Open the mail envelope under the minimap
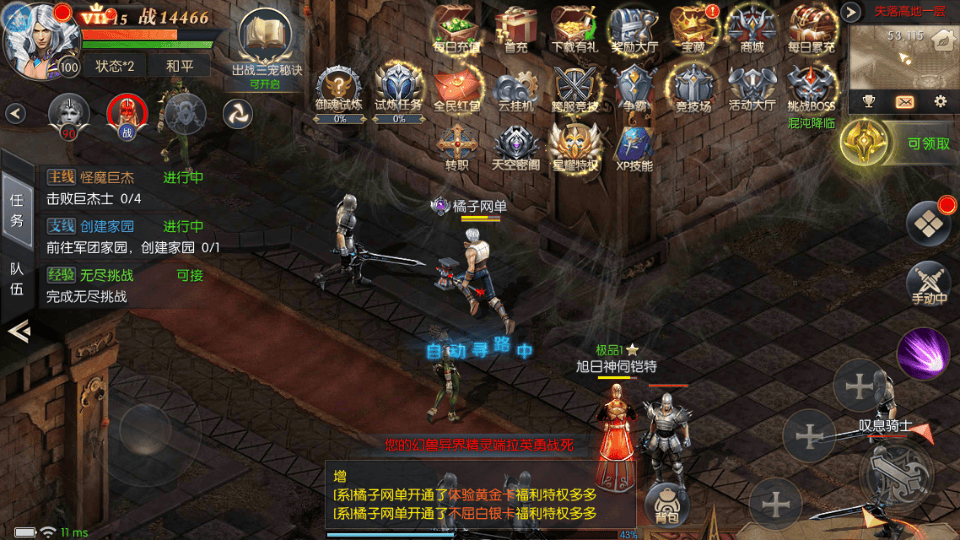This screenshot has width=960, height=540. (904, 101)
